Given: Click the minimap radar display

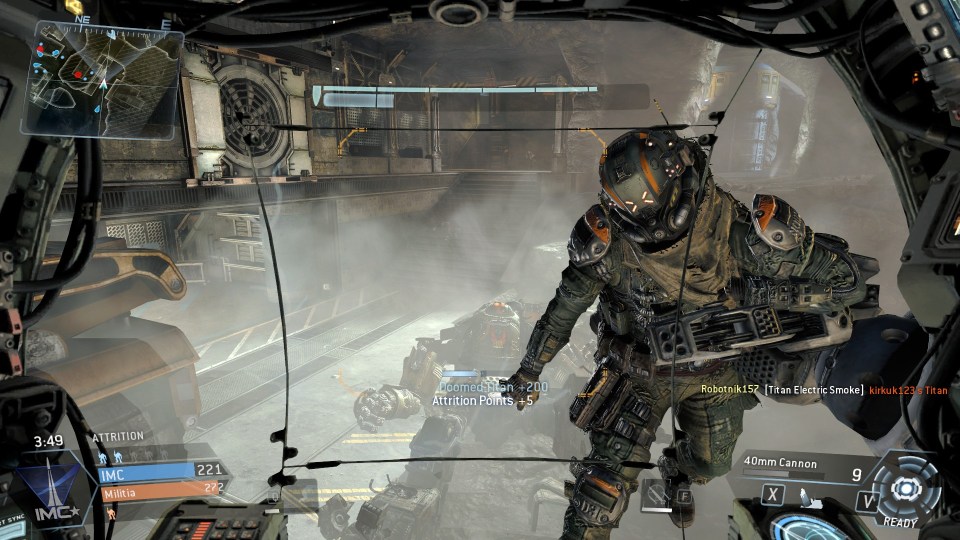Looking at the screenshot, I should [103, 79].
